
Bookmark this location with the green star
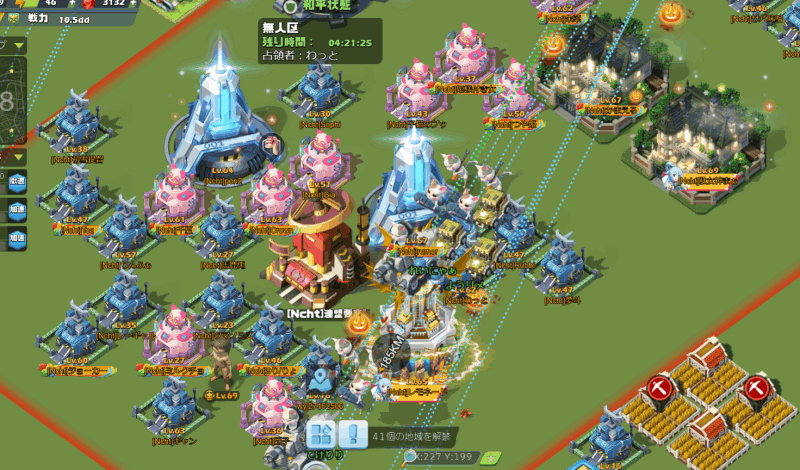(489, 457)
